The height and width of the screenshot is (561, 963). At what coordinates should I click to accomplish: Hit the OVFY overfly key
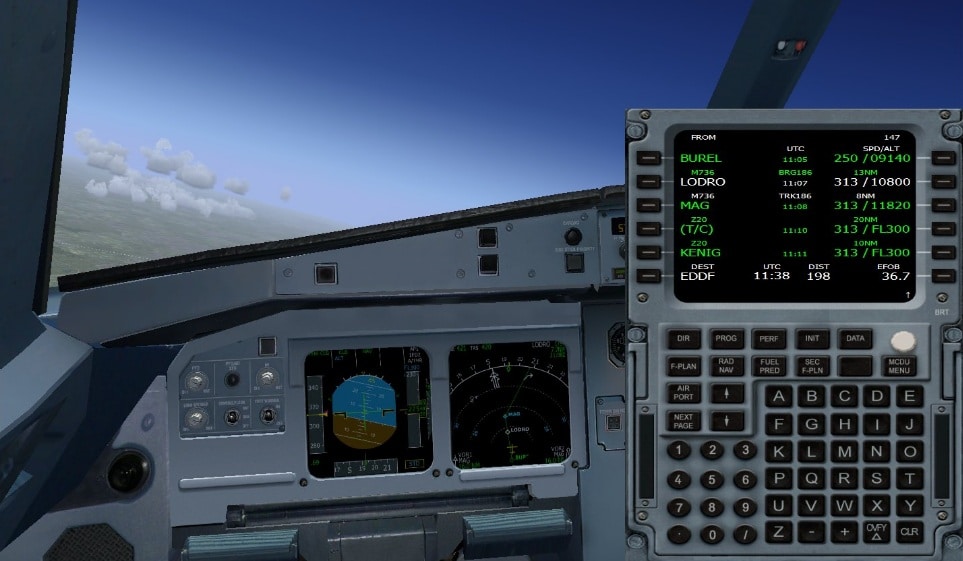pos(877,531)
